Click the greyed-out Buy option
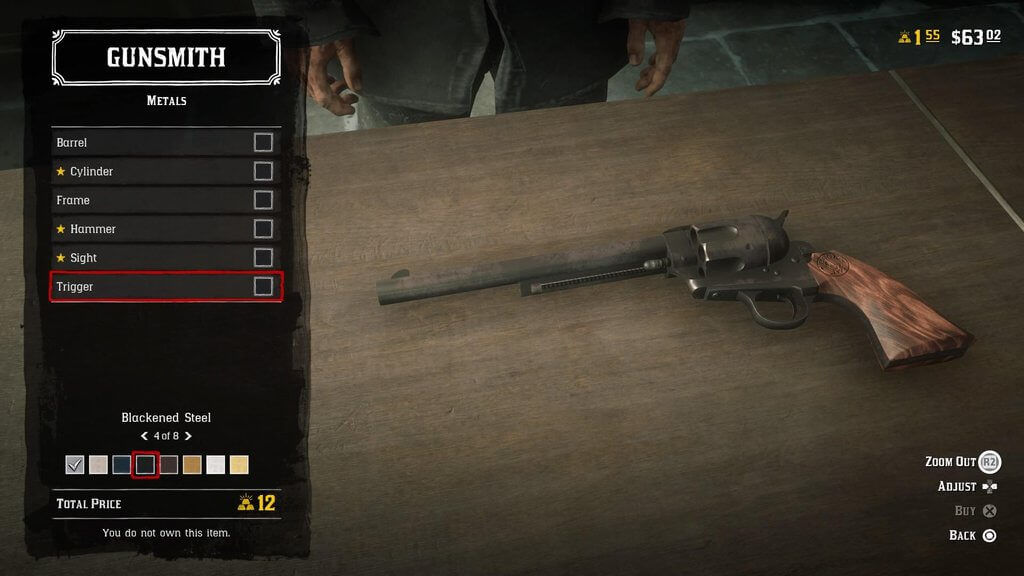 [975, 511]
